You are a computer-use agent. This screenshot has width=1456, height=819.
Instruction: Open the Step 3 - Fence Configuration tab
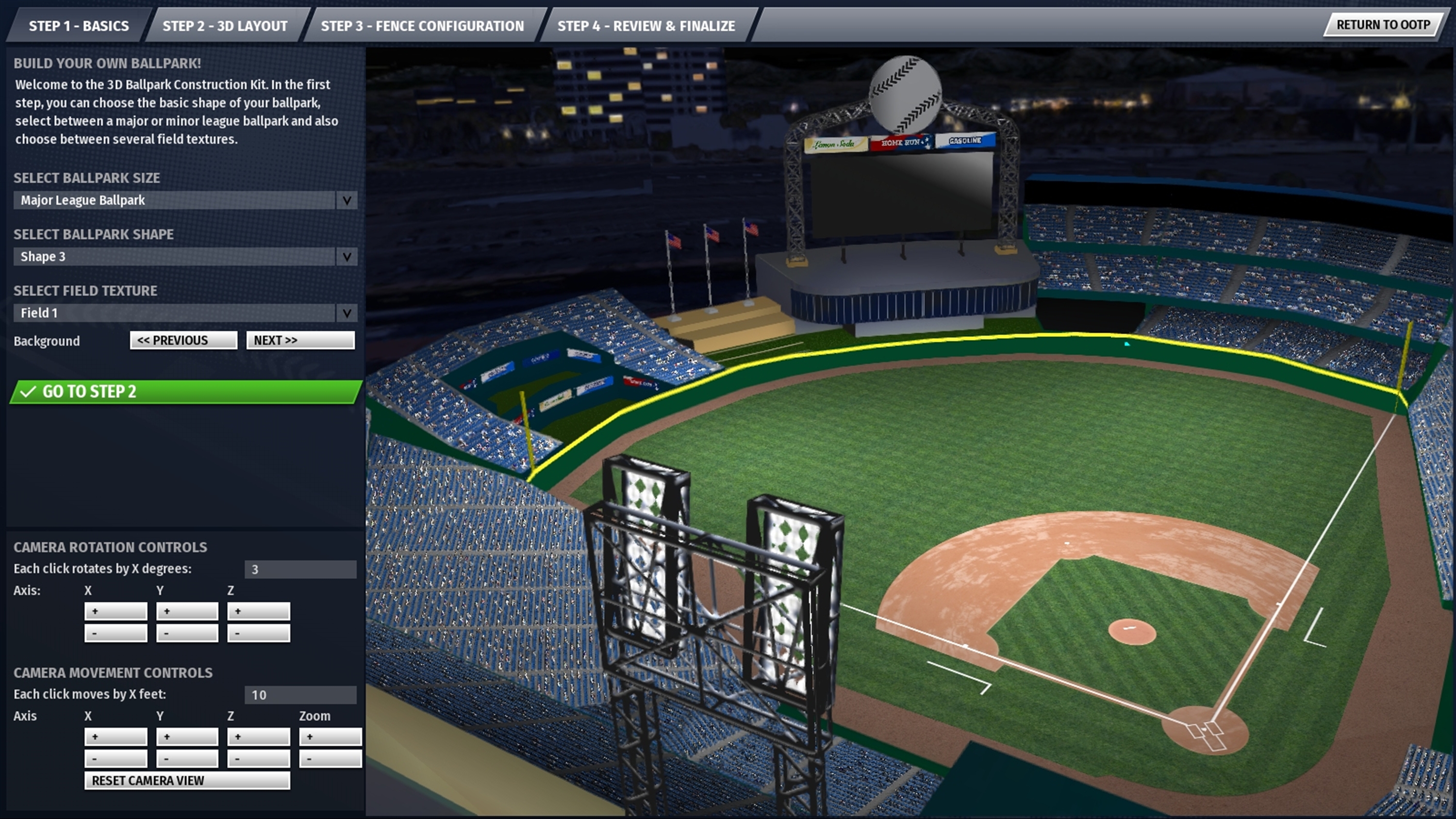click(422, 26)
